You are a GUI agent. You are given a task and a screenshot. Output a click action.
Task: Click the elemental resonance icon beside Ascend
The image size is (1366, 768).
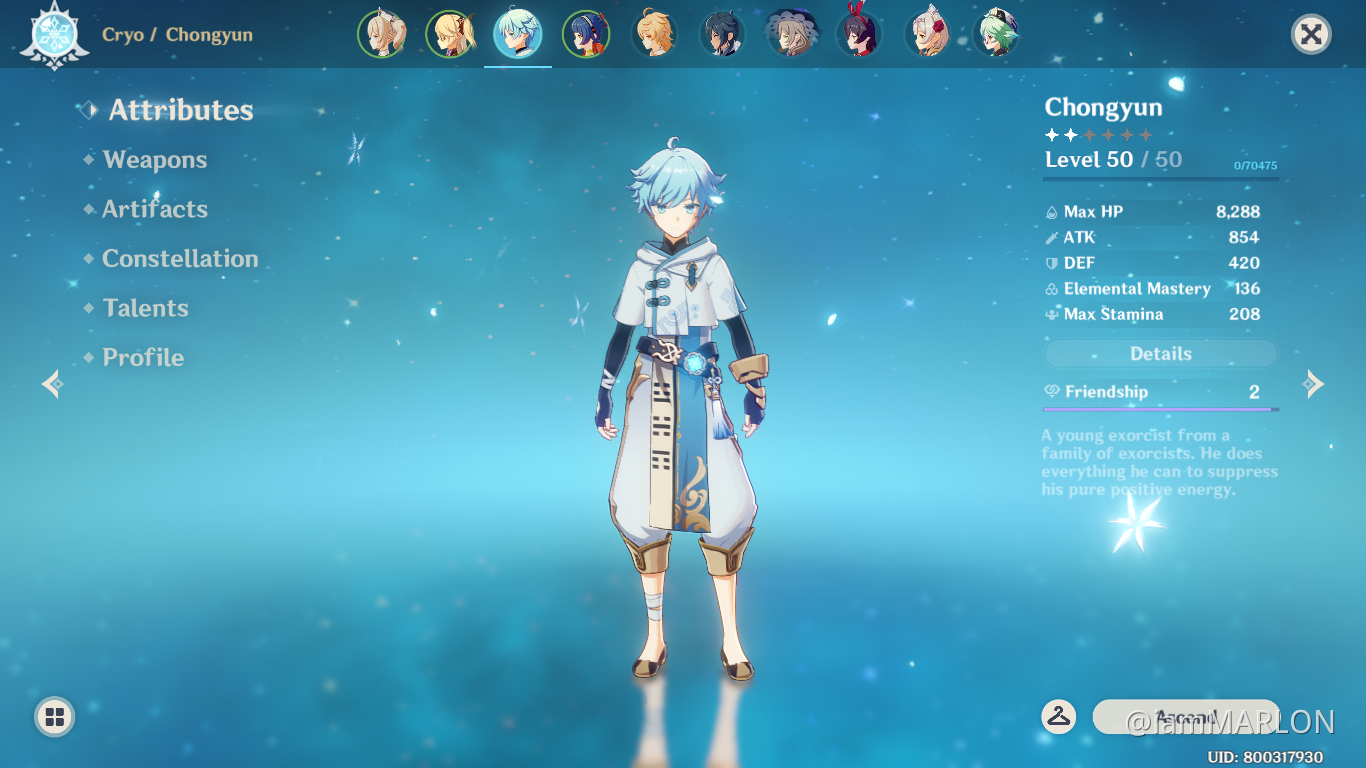coord(1060,717)
